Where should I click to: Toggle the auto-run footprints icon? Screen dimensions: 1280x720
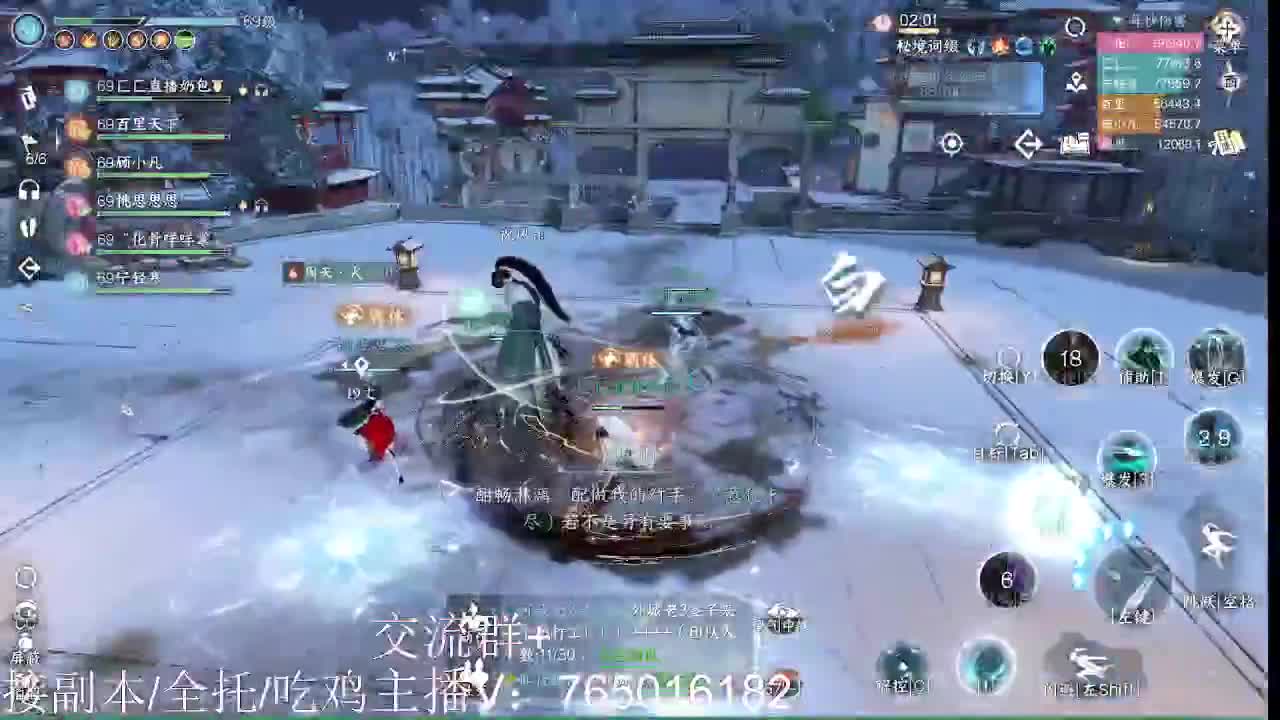click(x=28, y=227)
